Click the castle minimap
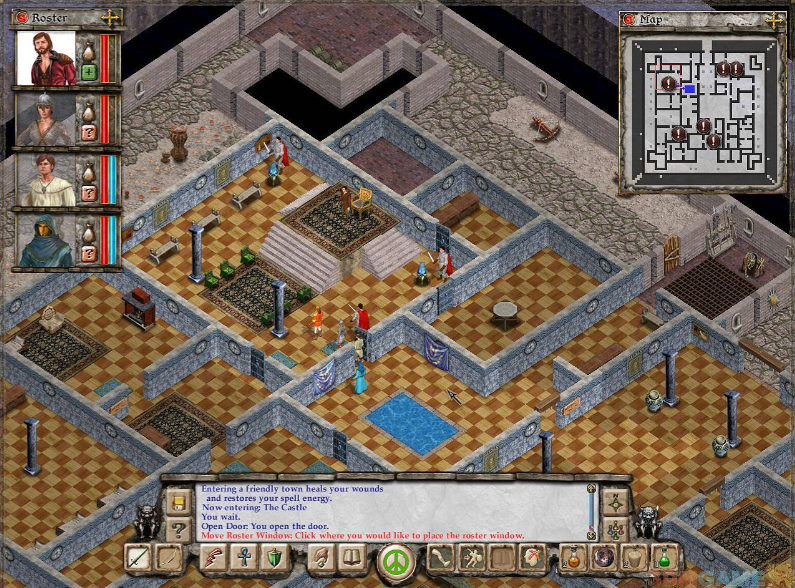The image size is (795, 588). (699, 104)
